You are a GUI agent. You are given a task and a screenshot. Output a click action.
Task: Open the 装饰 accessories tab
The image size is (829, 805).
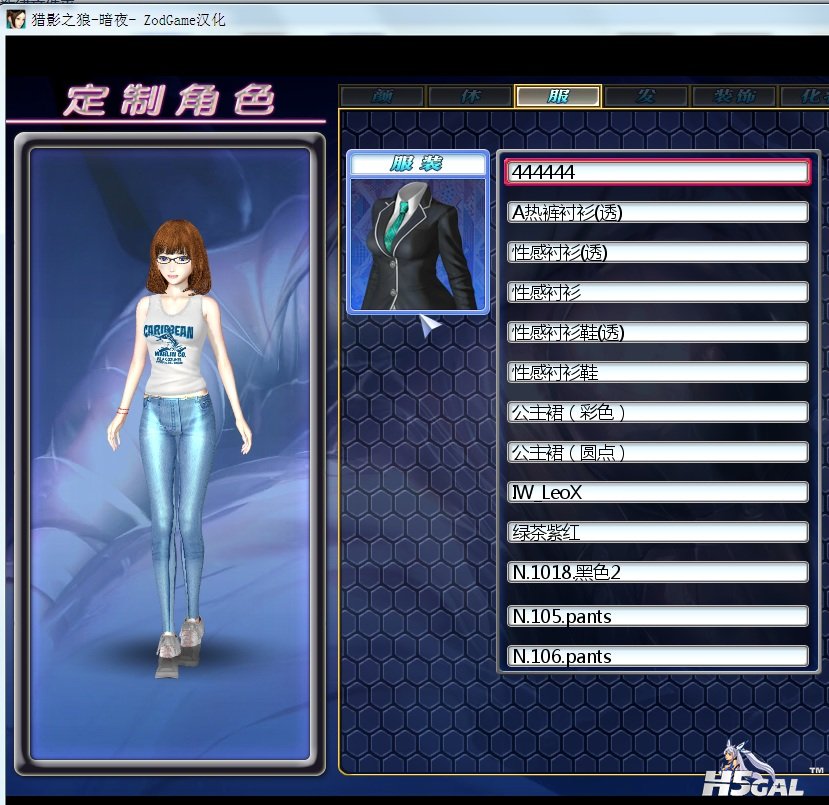[x=734, y=96]
